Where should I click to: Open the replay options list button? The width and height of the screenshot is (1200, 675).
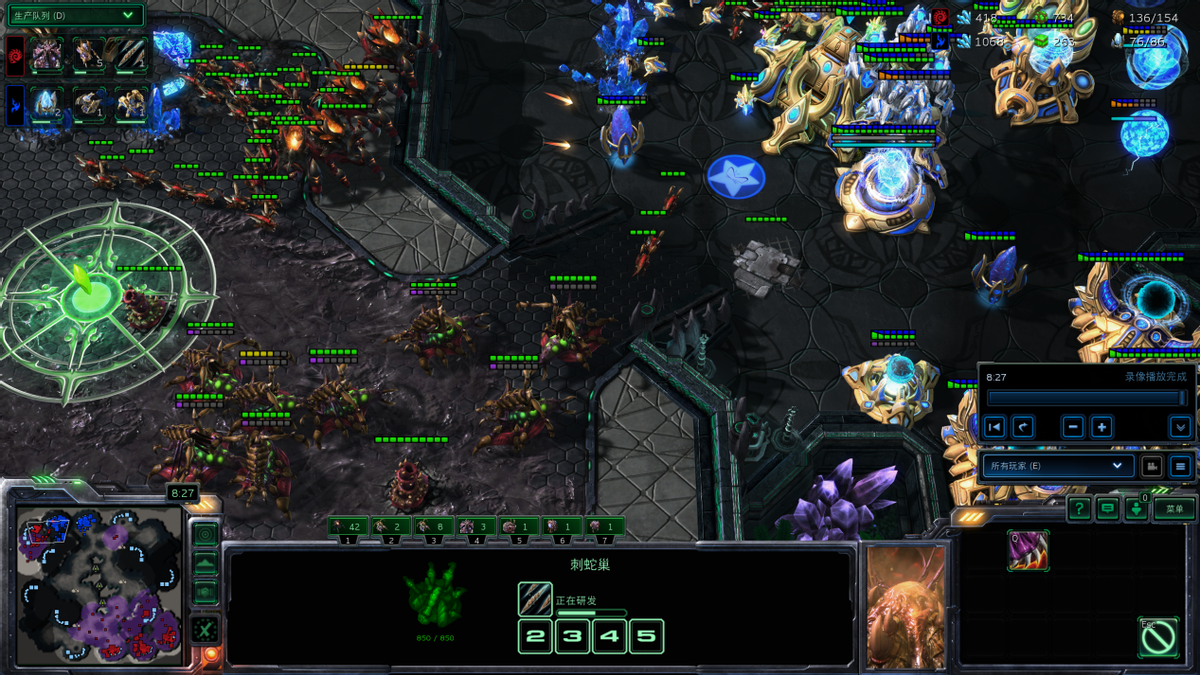(1180, 466)
